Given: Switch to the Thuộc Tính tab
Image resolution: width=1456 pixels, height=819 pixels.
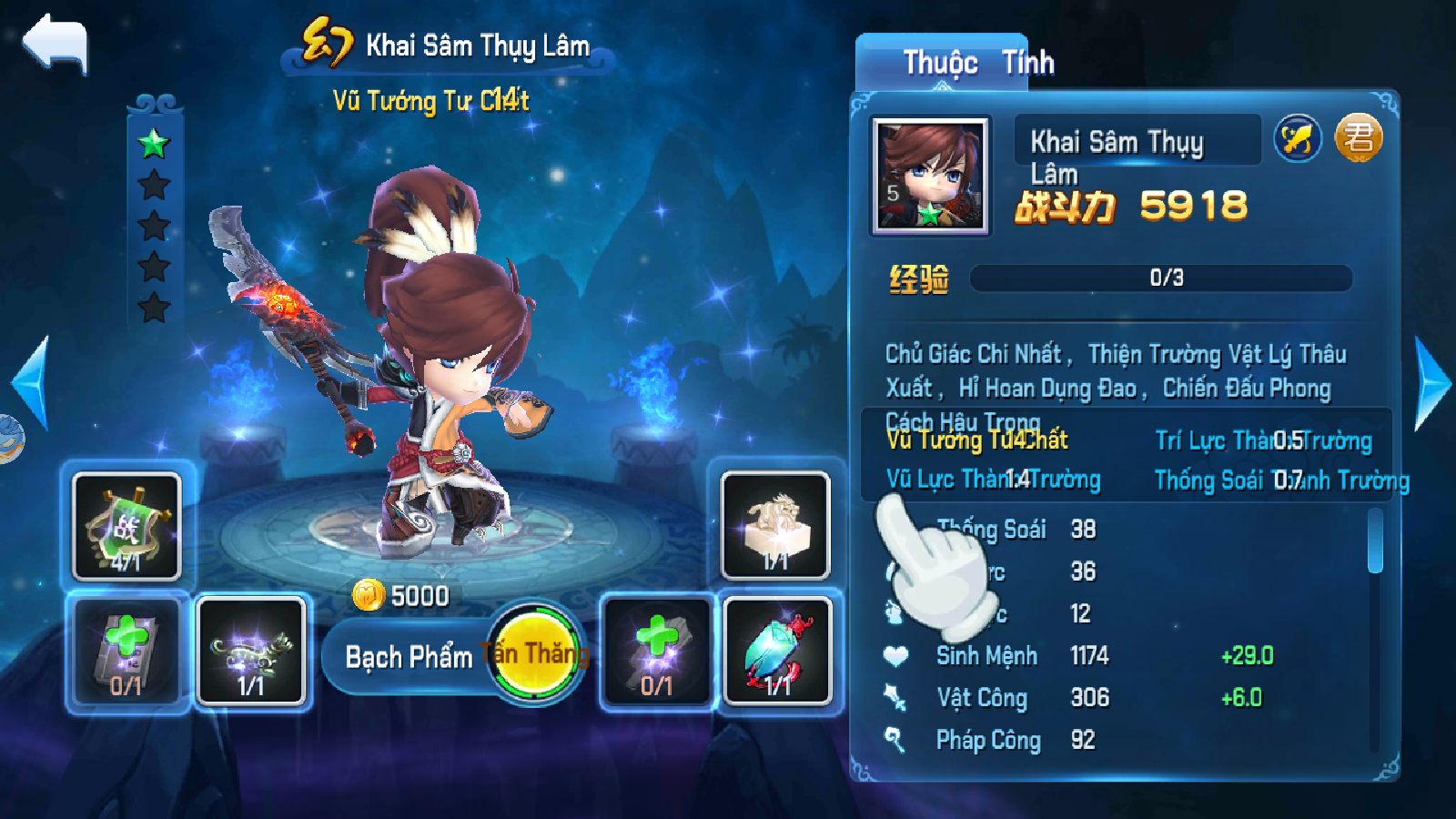Looking at the screenshot, I should [978, 63].
